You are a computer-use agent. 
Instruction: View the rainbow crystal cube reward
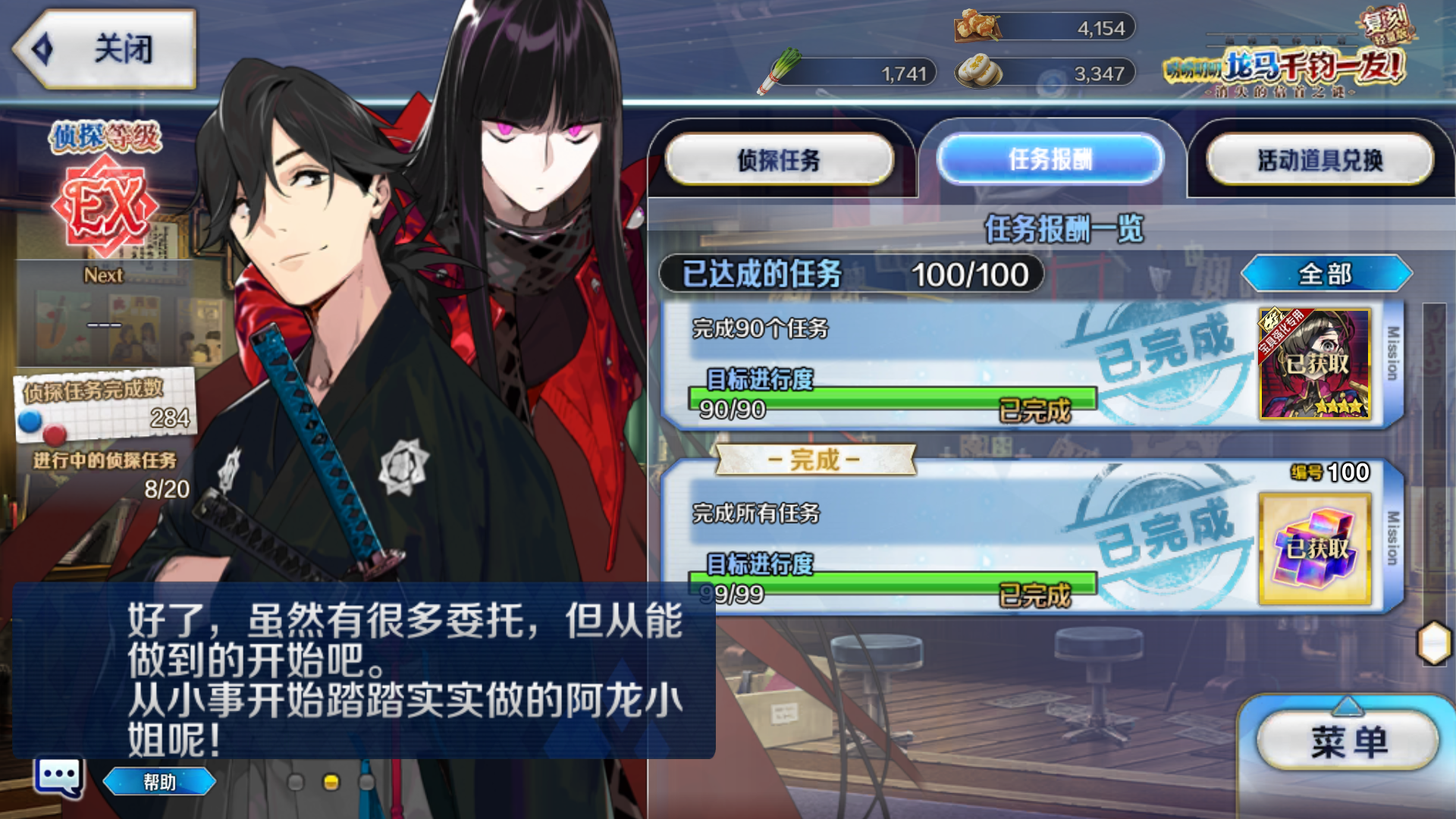coord(1315,548)
